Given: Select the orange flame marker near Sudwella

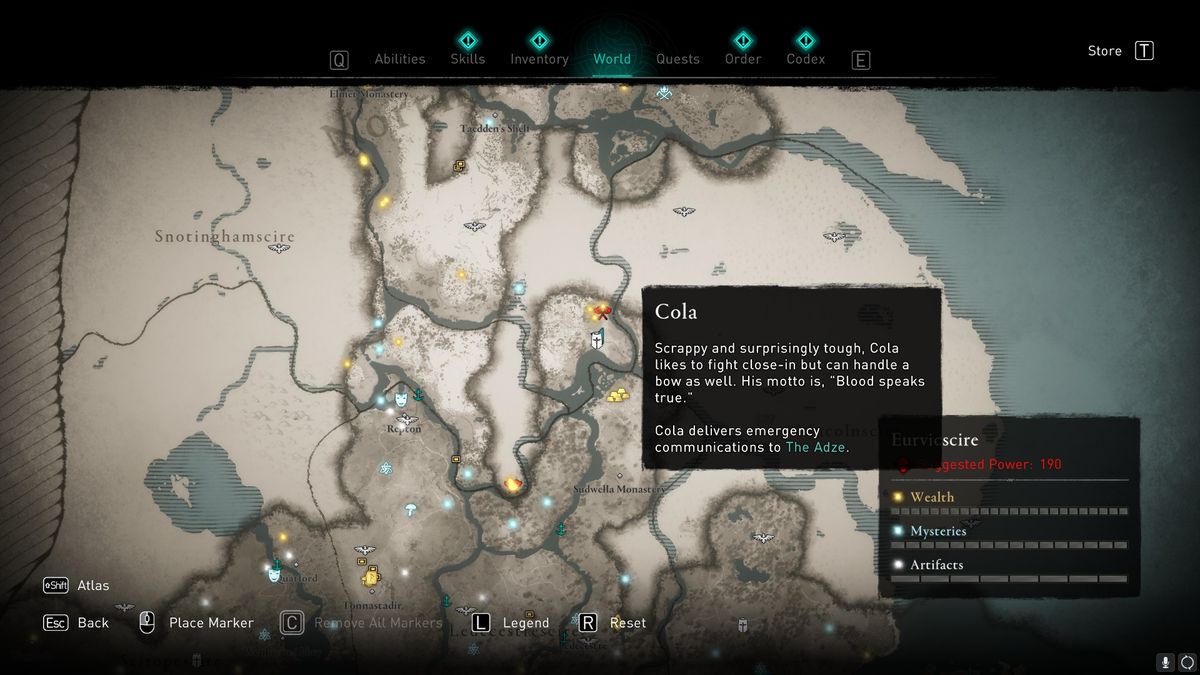Looking at the screenshot, I should 512,484.
